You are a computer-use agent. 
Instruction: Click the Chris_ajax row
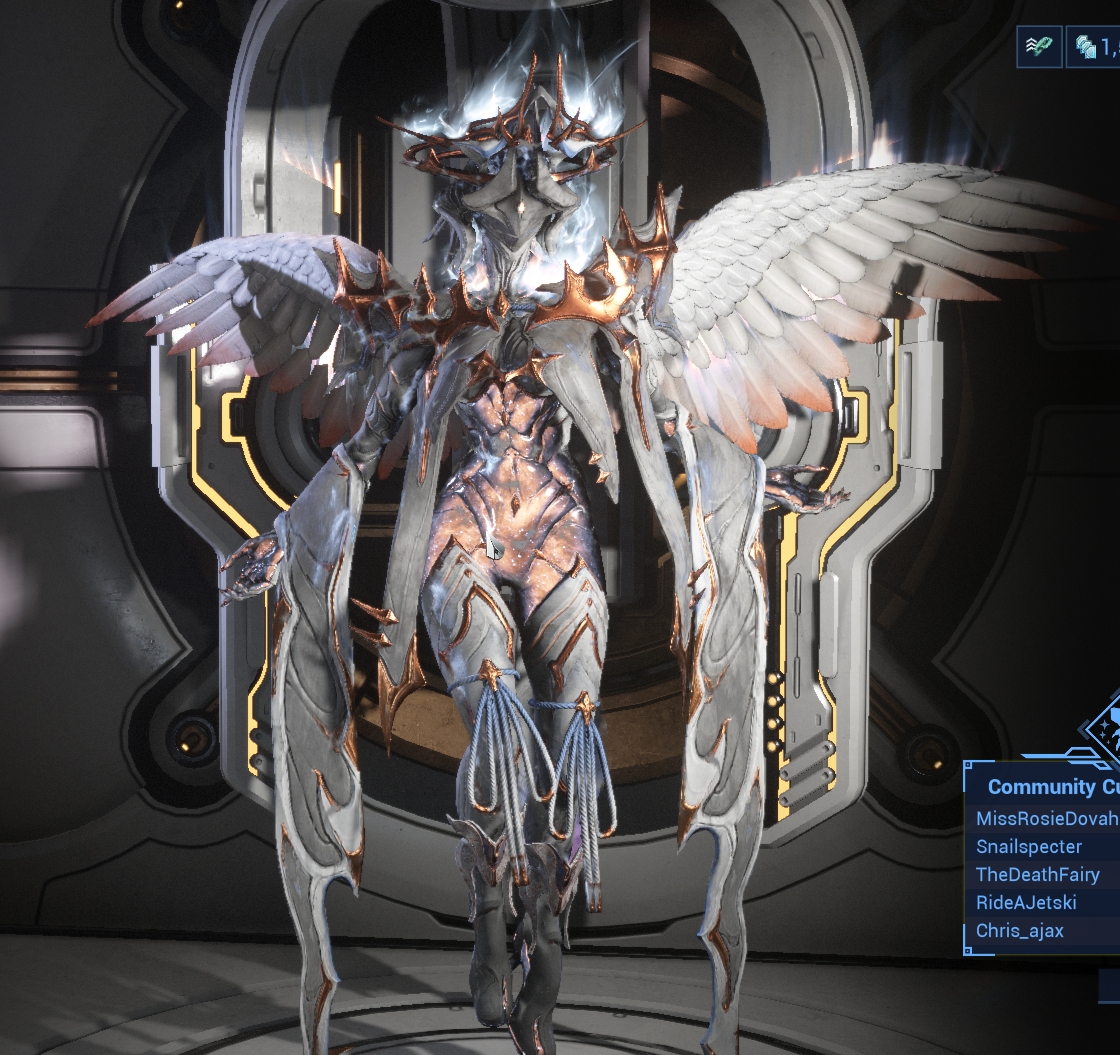1019,931
